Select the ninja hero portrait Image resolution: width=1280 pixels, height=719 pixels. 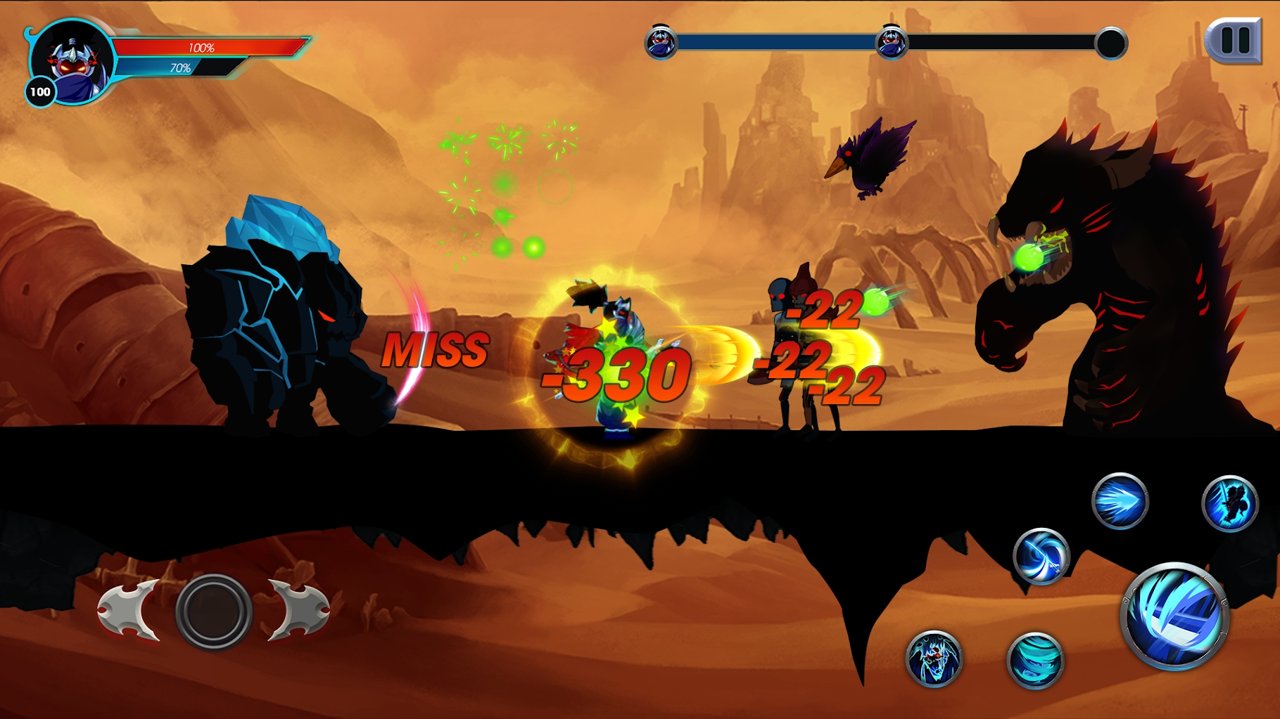69,58
